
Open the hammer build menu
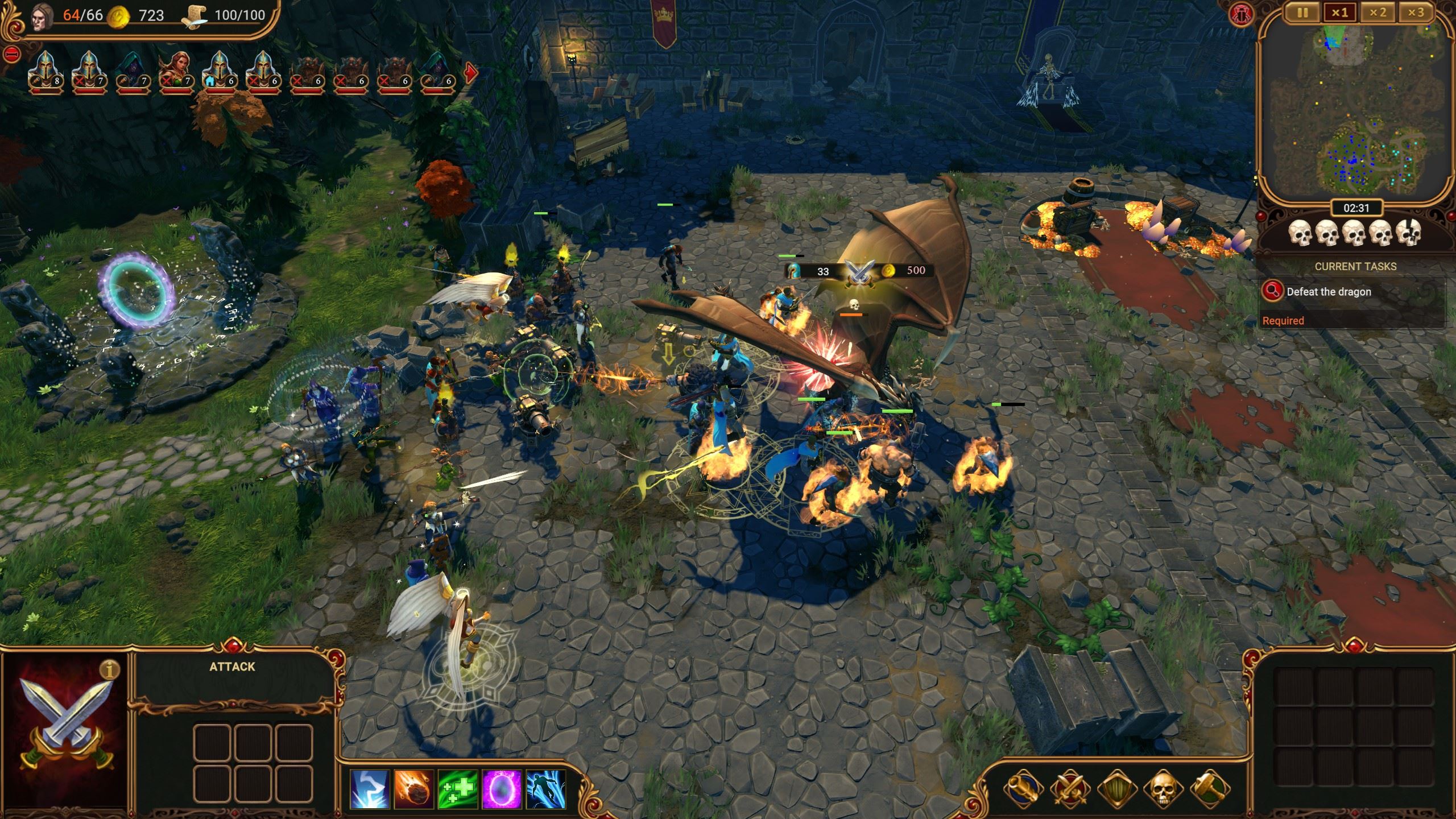point(1210,789)
